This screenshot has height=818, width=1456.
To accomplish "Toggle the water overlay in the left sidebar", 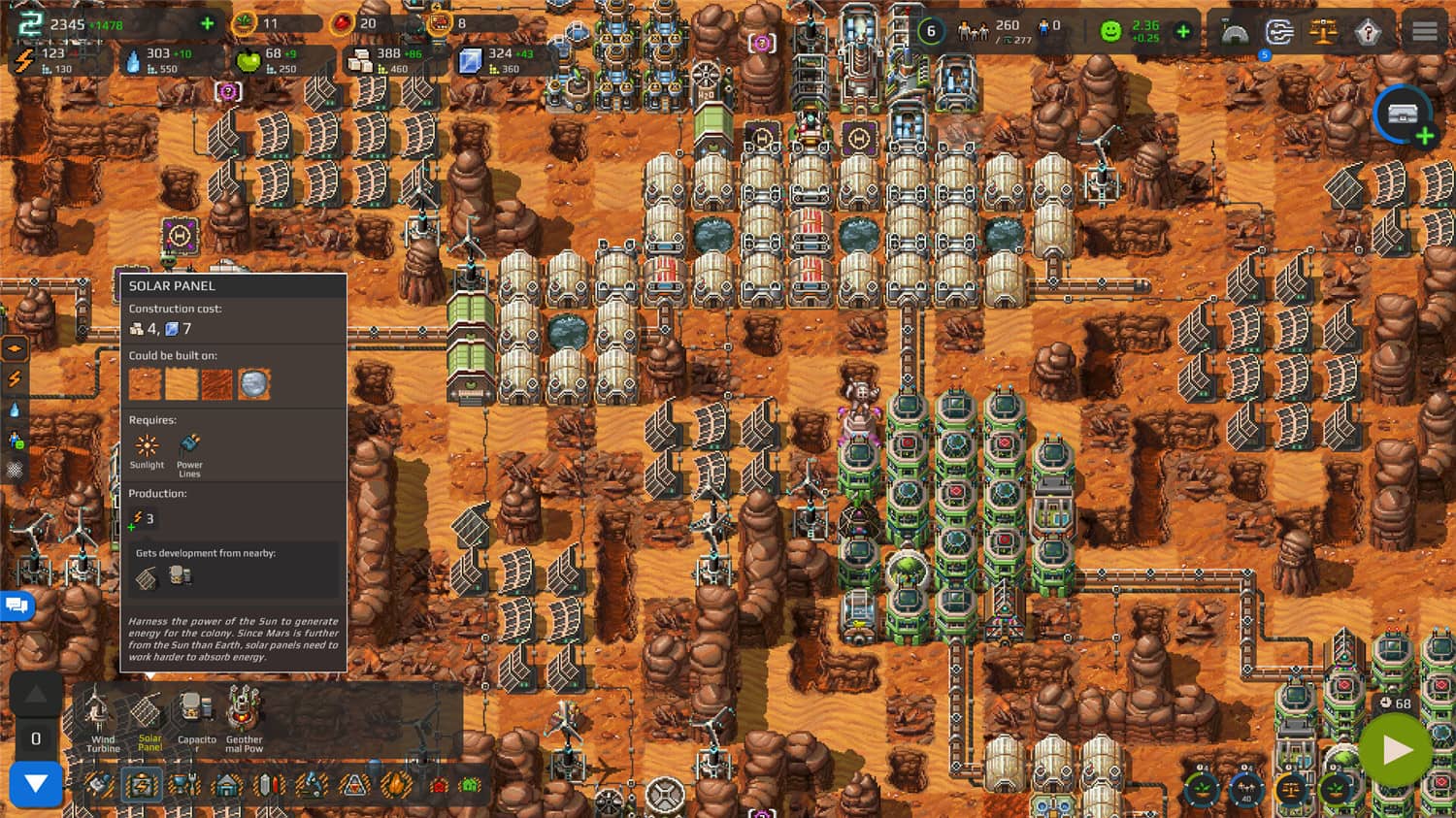I will coord(15,409).
